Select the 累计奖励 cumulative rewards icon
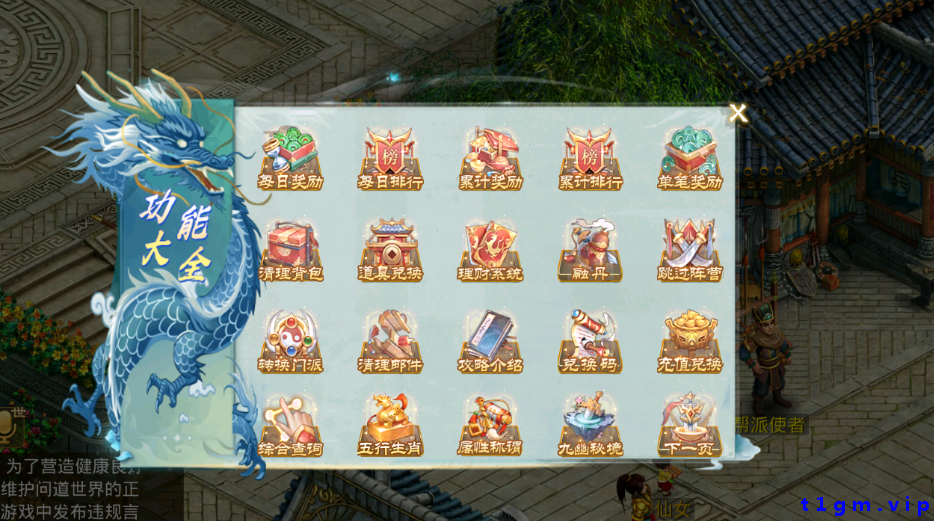The width and height of the screenshot is (934, 521). [x=491, y=158]
